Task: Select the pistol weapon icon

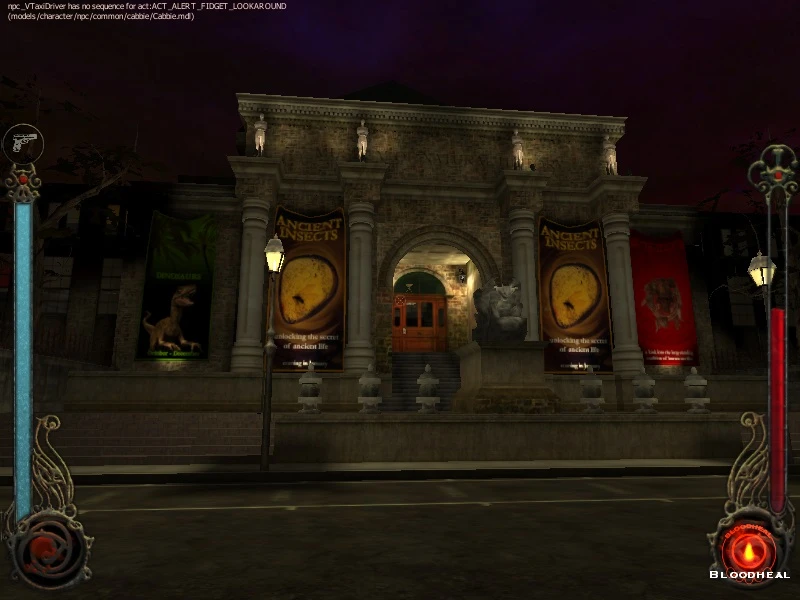Action: (x=22, y=142)
